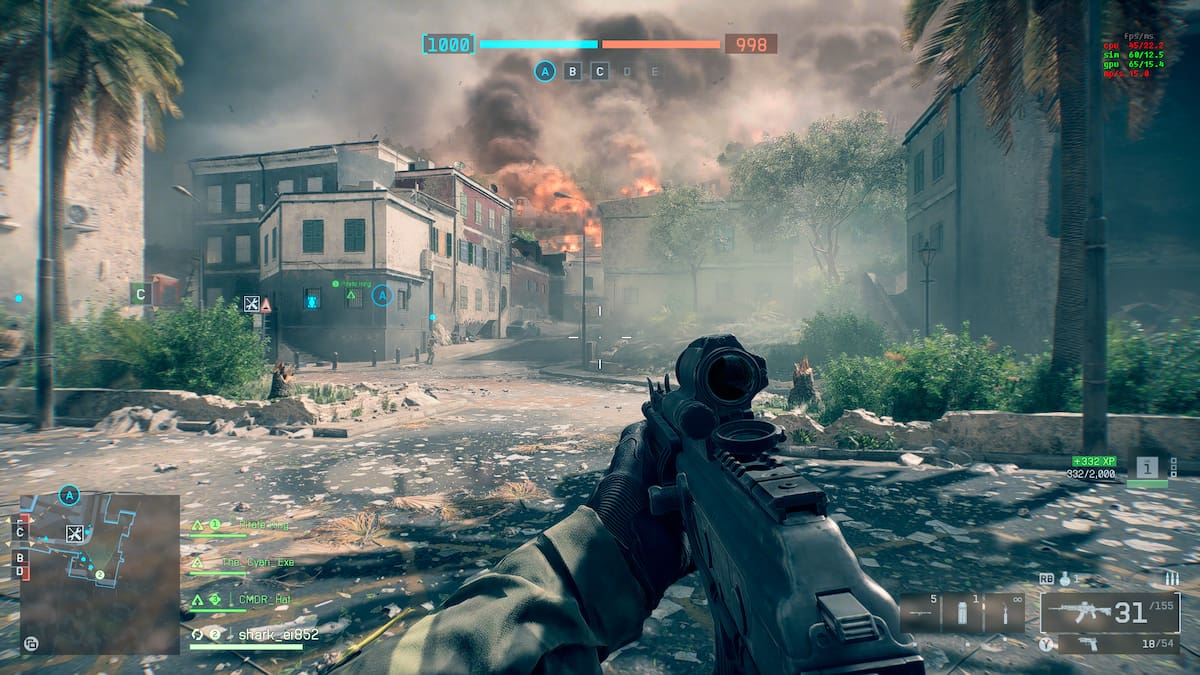The width and height of the screenshot is (1200, 675).
Task: Click the three-bullet fire mode icon
Action: (1171, 579)
